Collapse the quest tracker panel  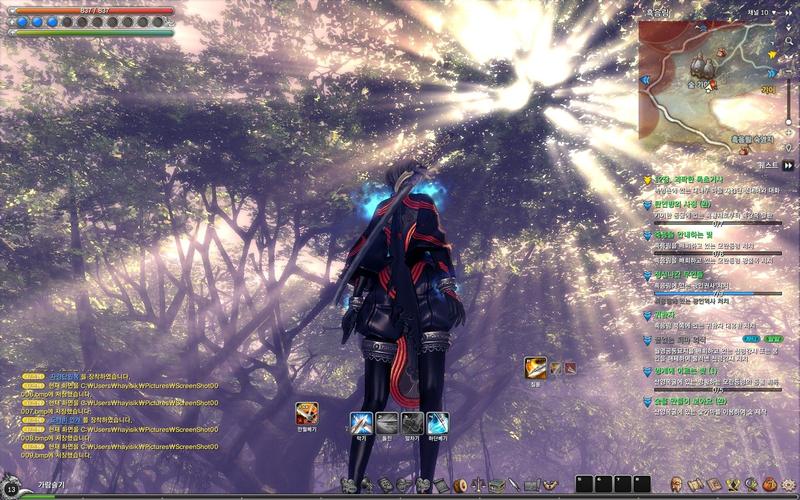[x=789, y=165]
